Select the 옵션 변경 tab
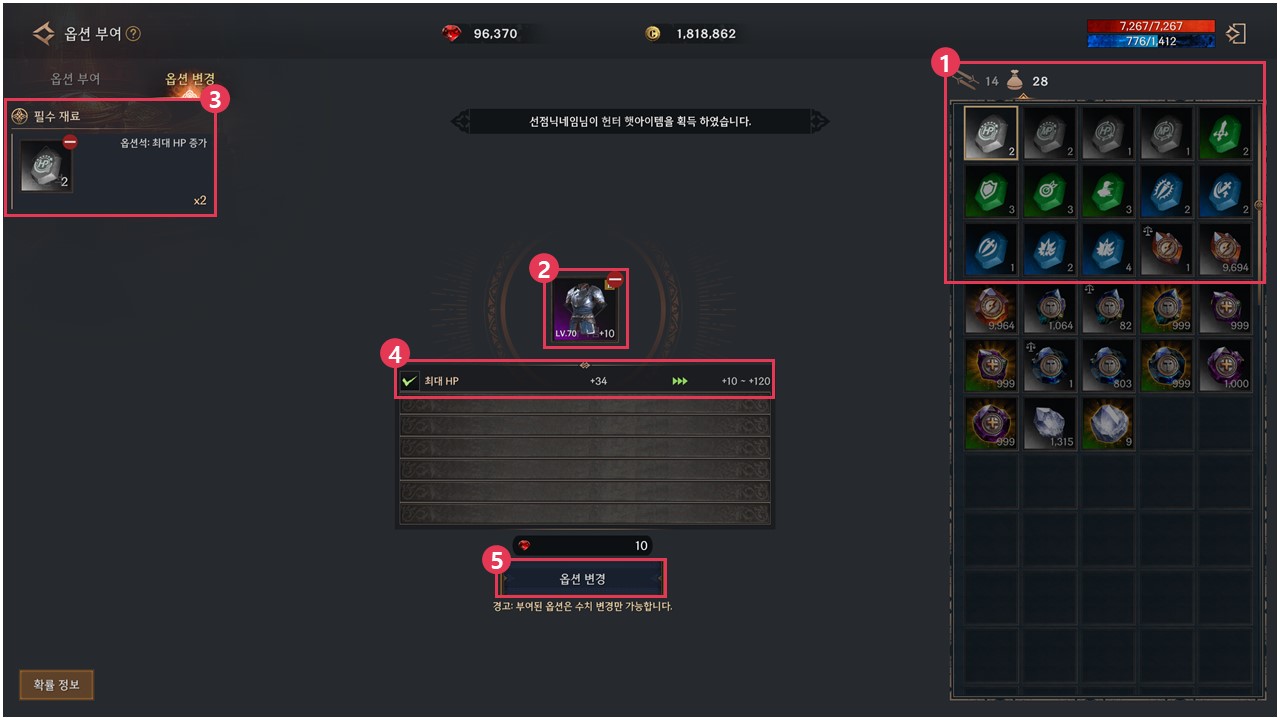Screen dimensions: 1280x720 click(190, 79)
